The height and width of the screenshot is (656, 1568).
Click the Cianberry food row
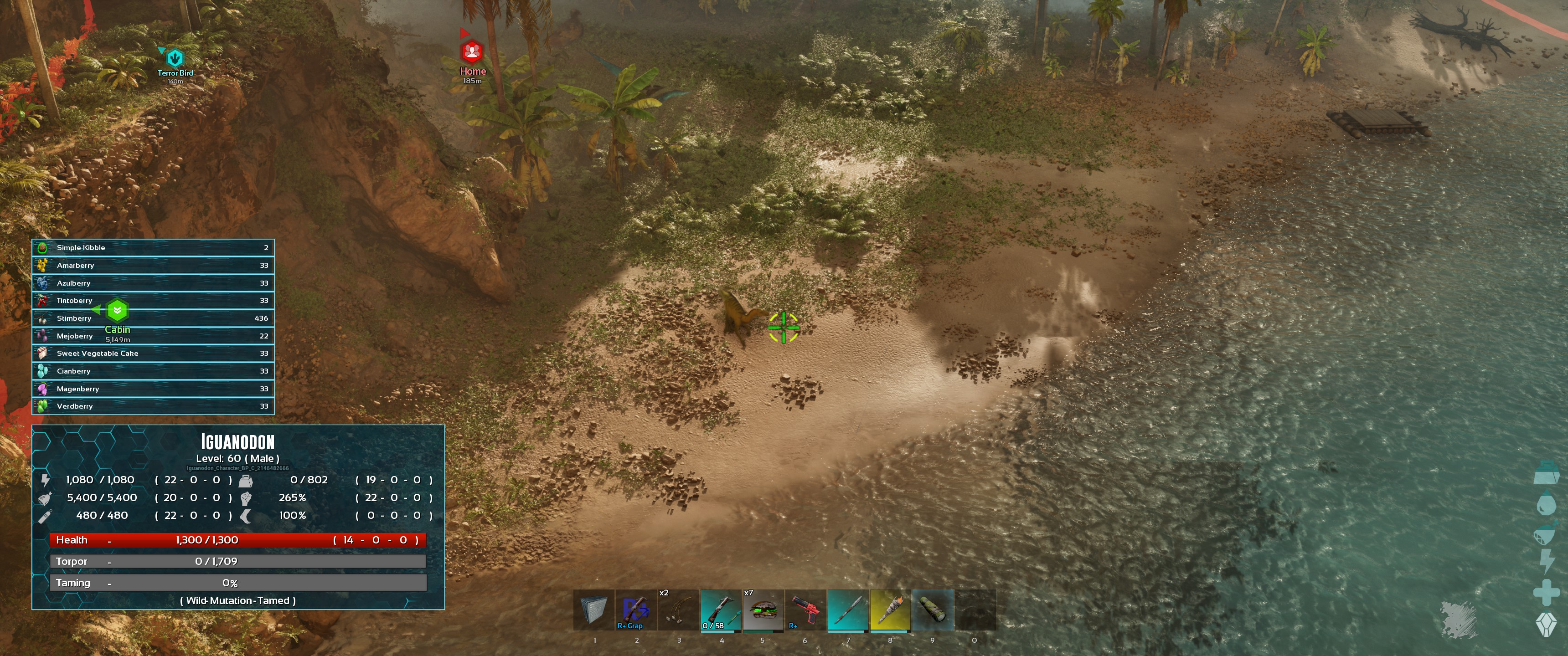[153, 371]
